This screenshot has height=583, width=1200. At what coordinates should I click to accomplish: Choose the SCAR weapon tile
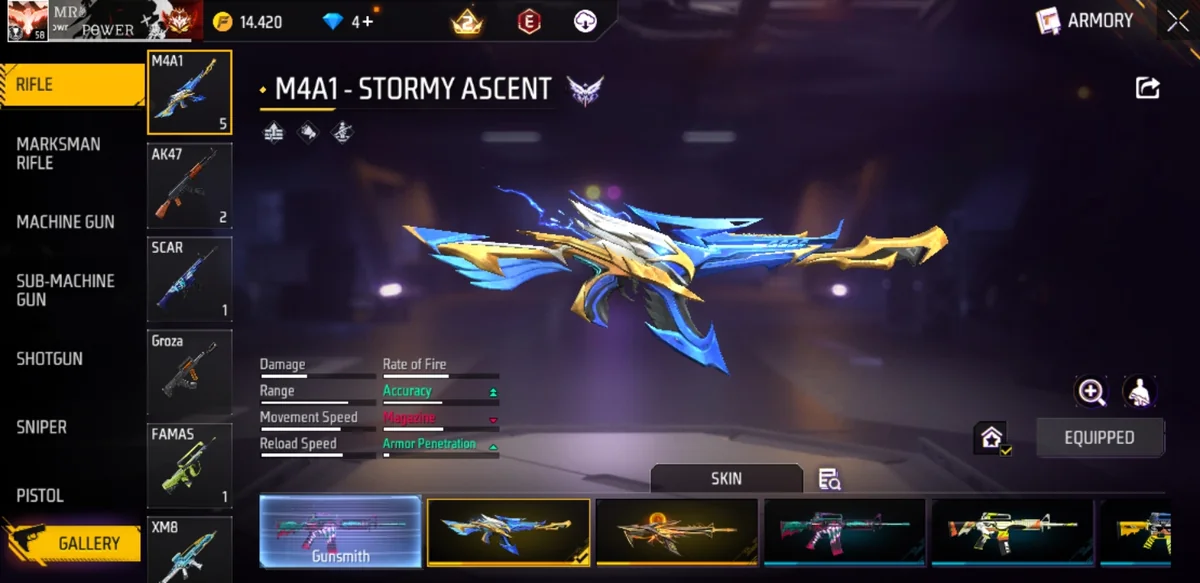189,279
